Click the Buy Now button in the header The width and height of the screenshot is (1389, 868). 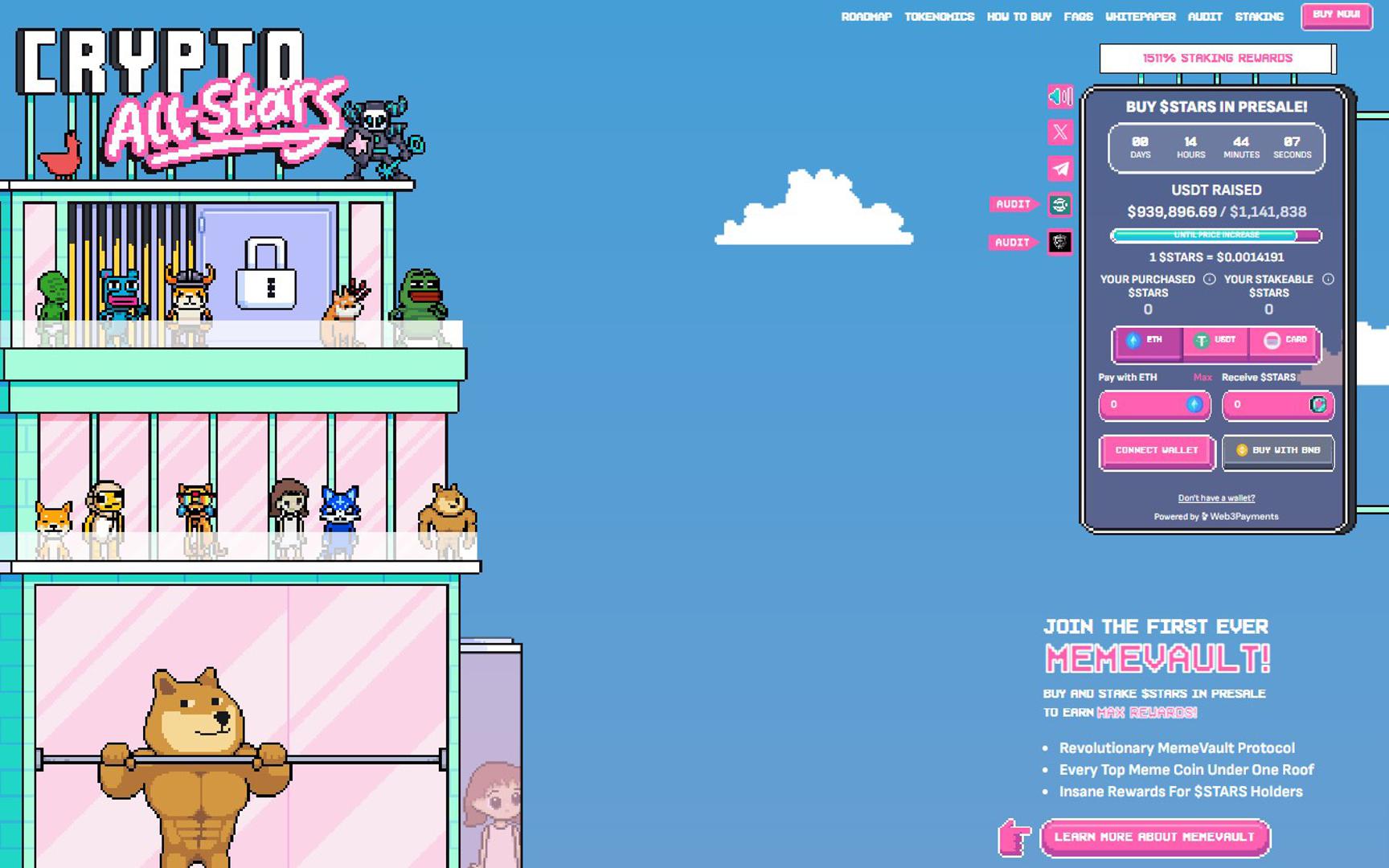point(1336,15)
